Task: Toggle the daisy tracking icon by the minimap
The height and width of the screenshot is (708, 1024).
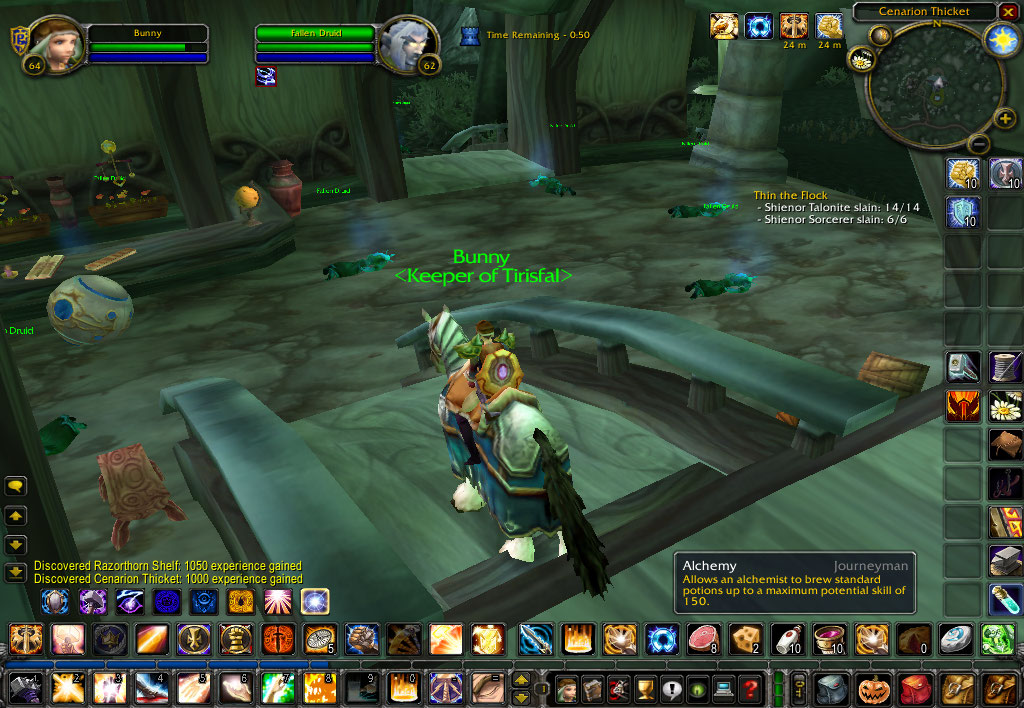Action: pos(861,60)
